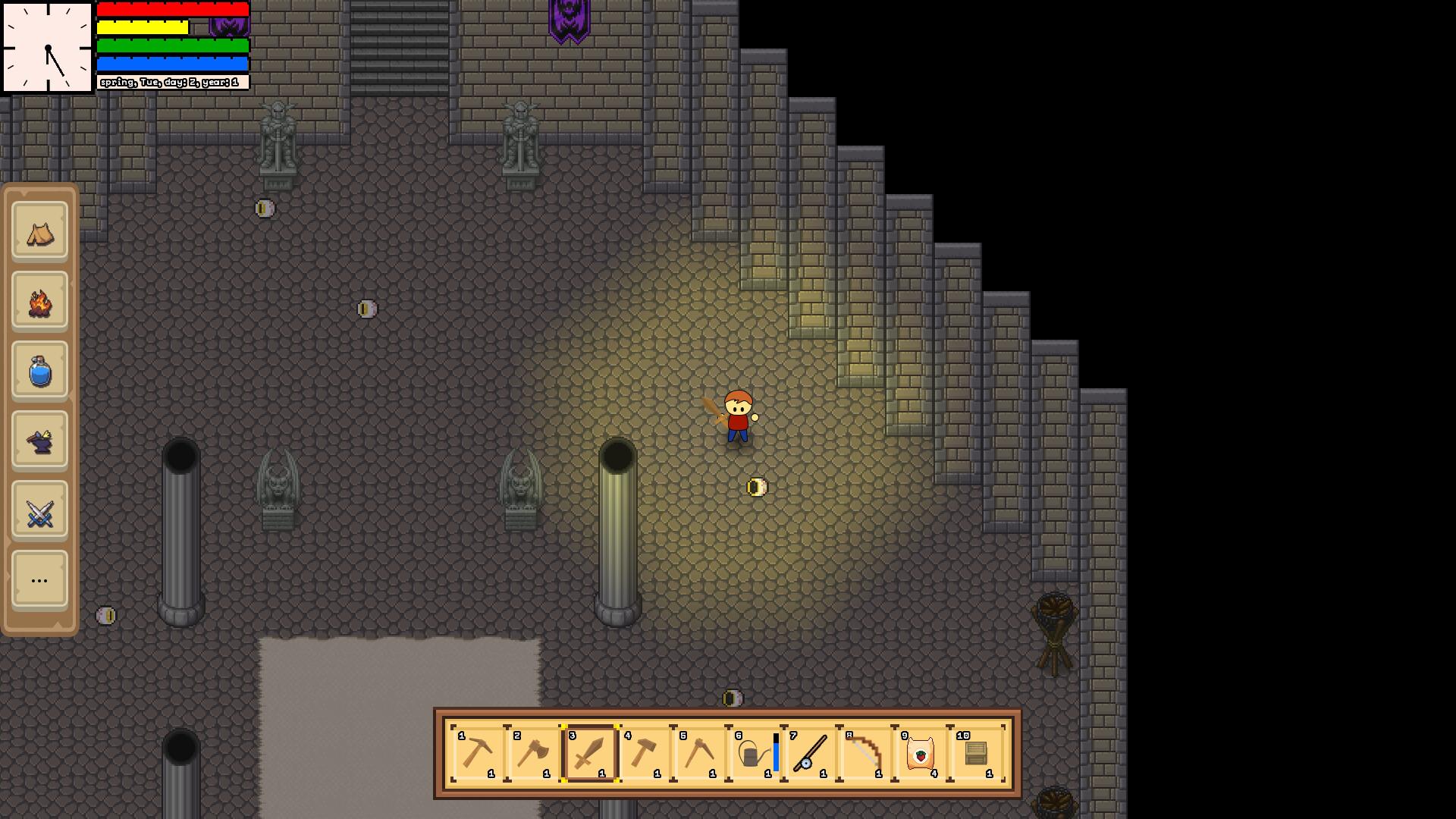
Task: Click the wooden sword in selected slot 3
Action: (x=590, y=755)
